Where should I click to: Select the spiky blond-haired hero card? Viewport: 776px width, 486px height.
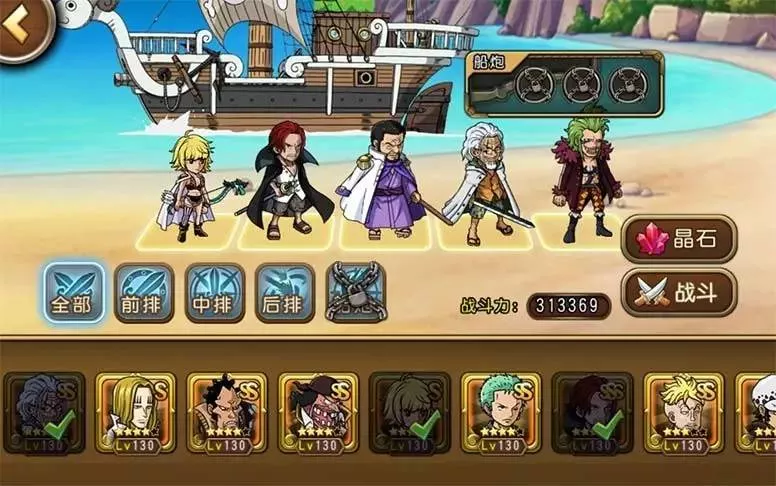(x=683, y=412)
